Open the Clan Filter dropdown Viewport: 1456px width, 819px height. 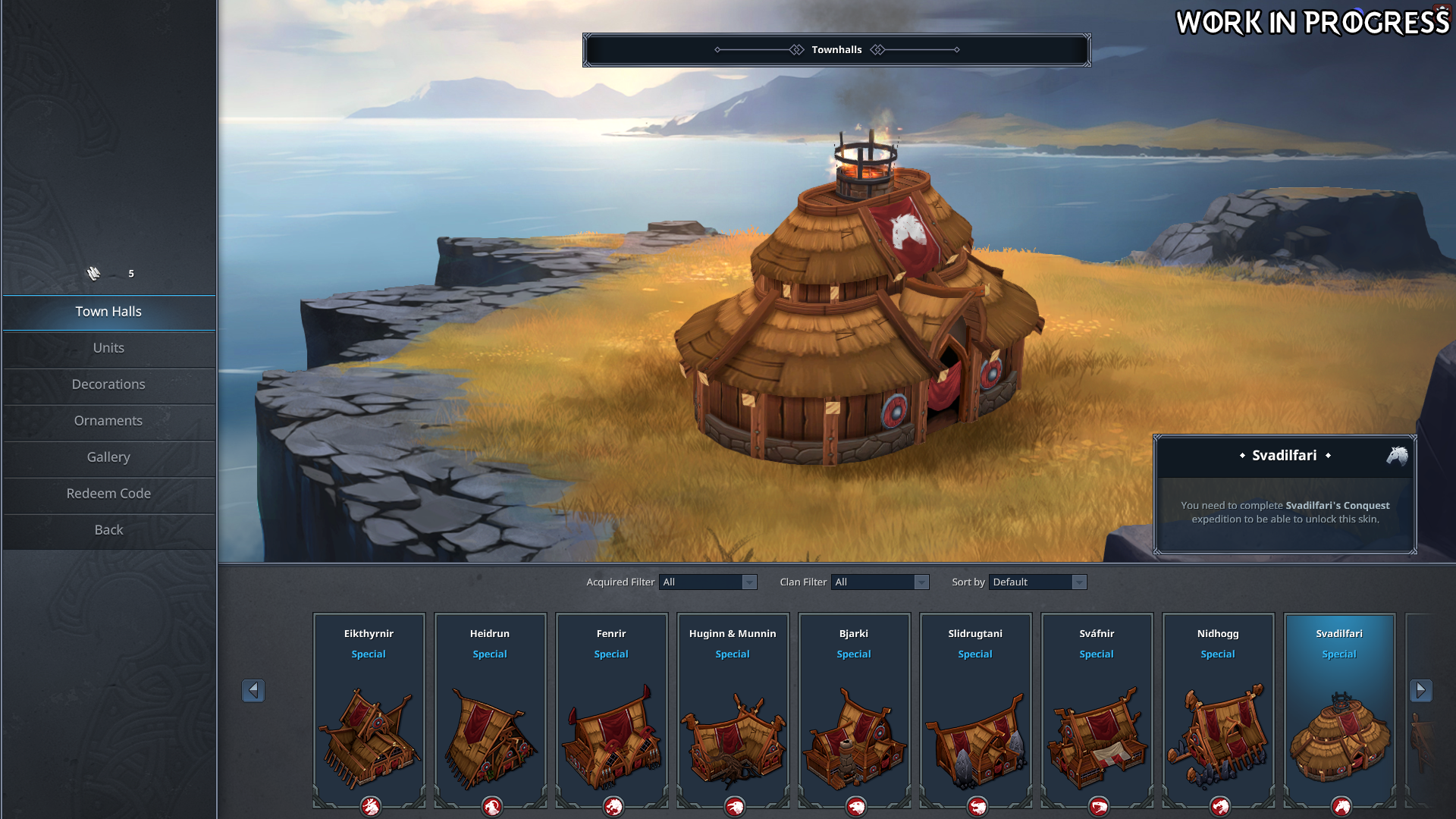(x=880, y=582)
